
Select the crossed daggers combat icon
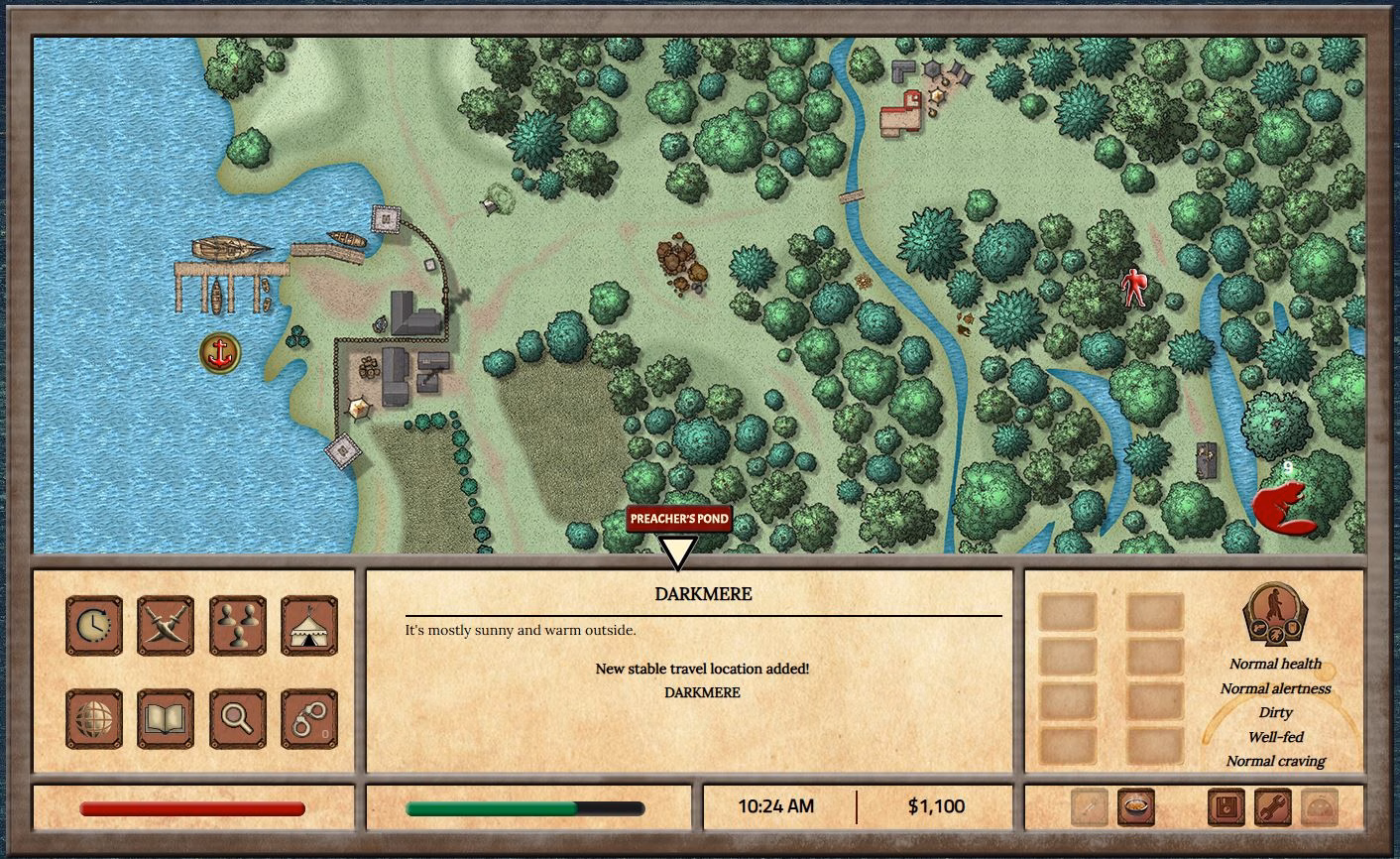(x=166, y=624)
